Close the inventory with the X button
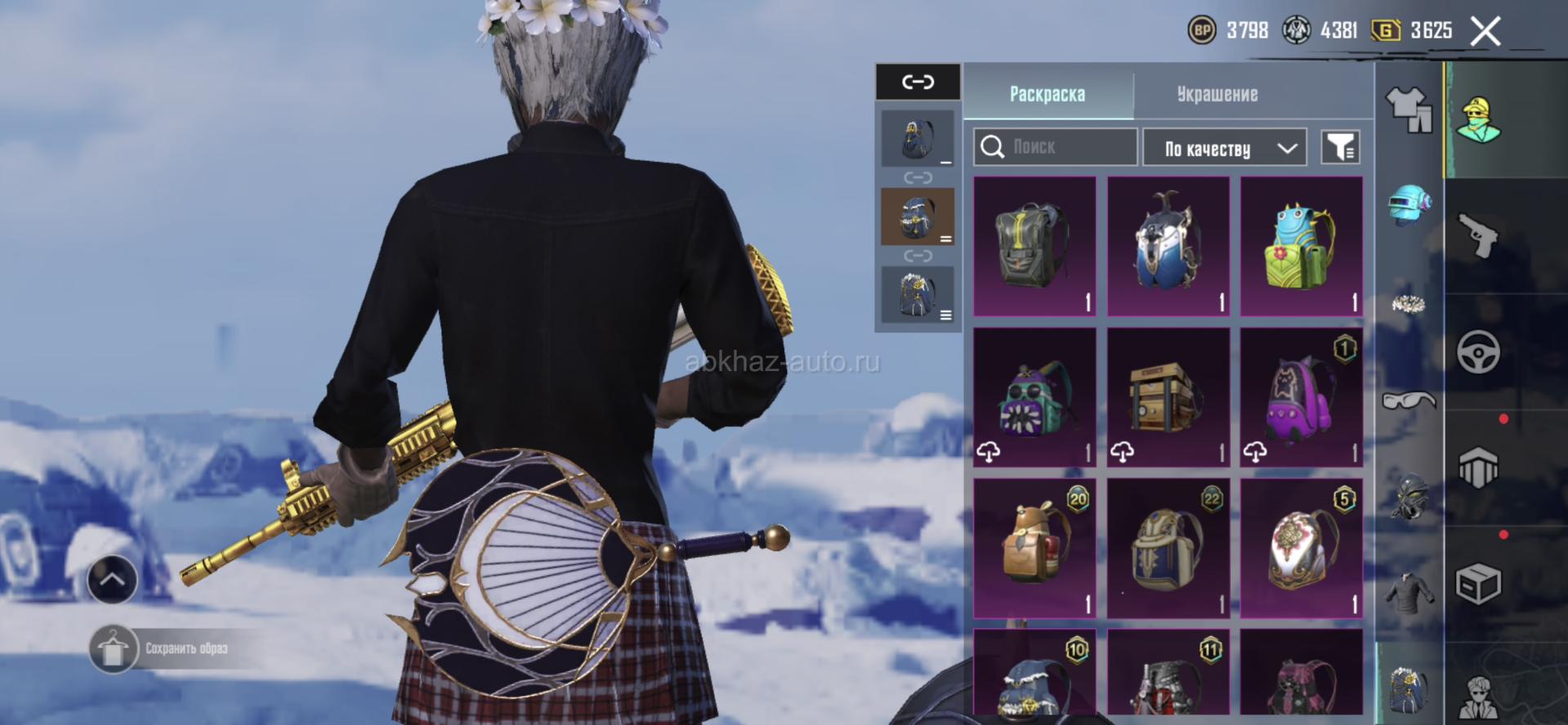This screenshot has width=1568, height=725. point(1485,32)
